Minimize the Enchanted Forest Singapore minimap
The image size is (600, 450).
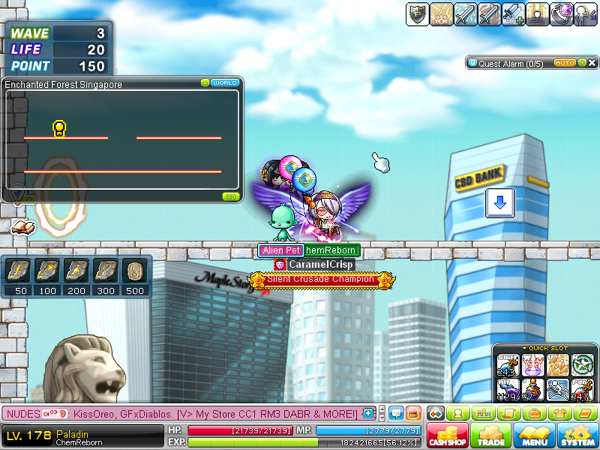point(205,83)
